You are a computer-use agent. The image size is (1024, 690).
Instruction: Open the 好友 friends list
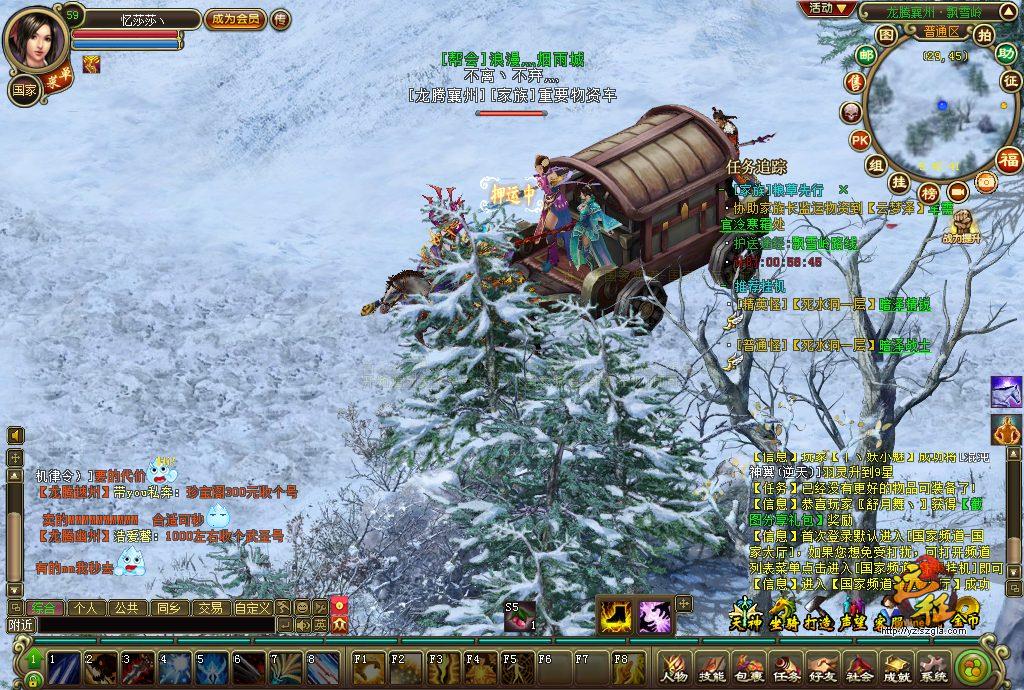[823, 666]
